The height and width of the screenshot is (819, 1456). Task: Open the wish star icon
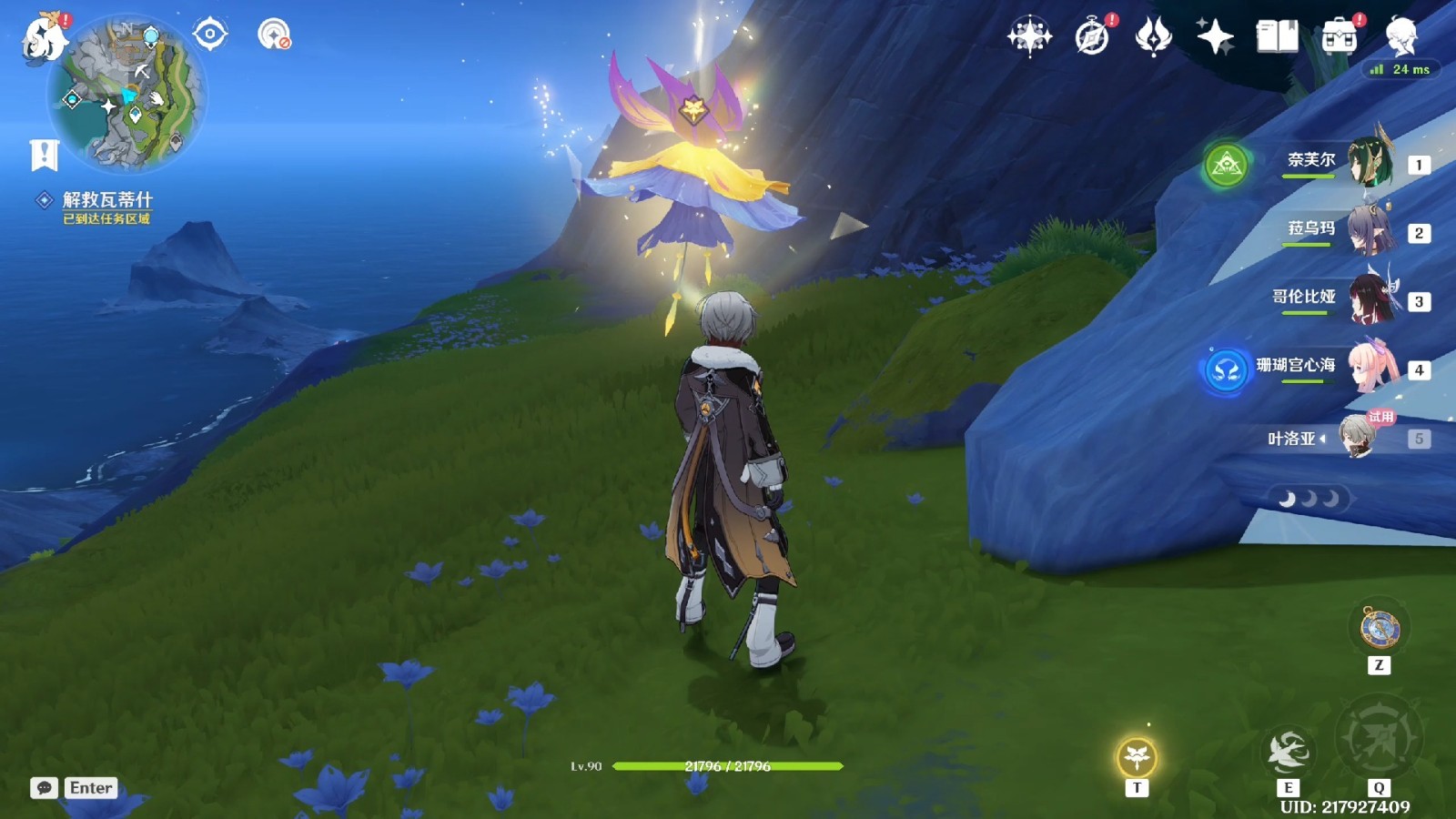(x=1029, y=37)
